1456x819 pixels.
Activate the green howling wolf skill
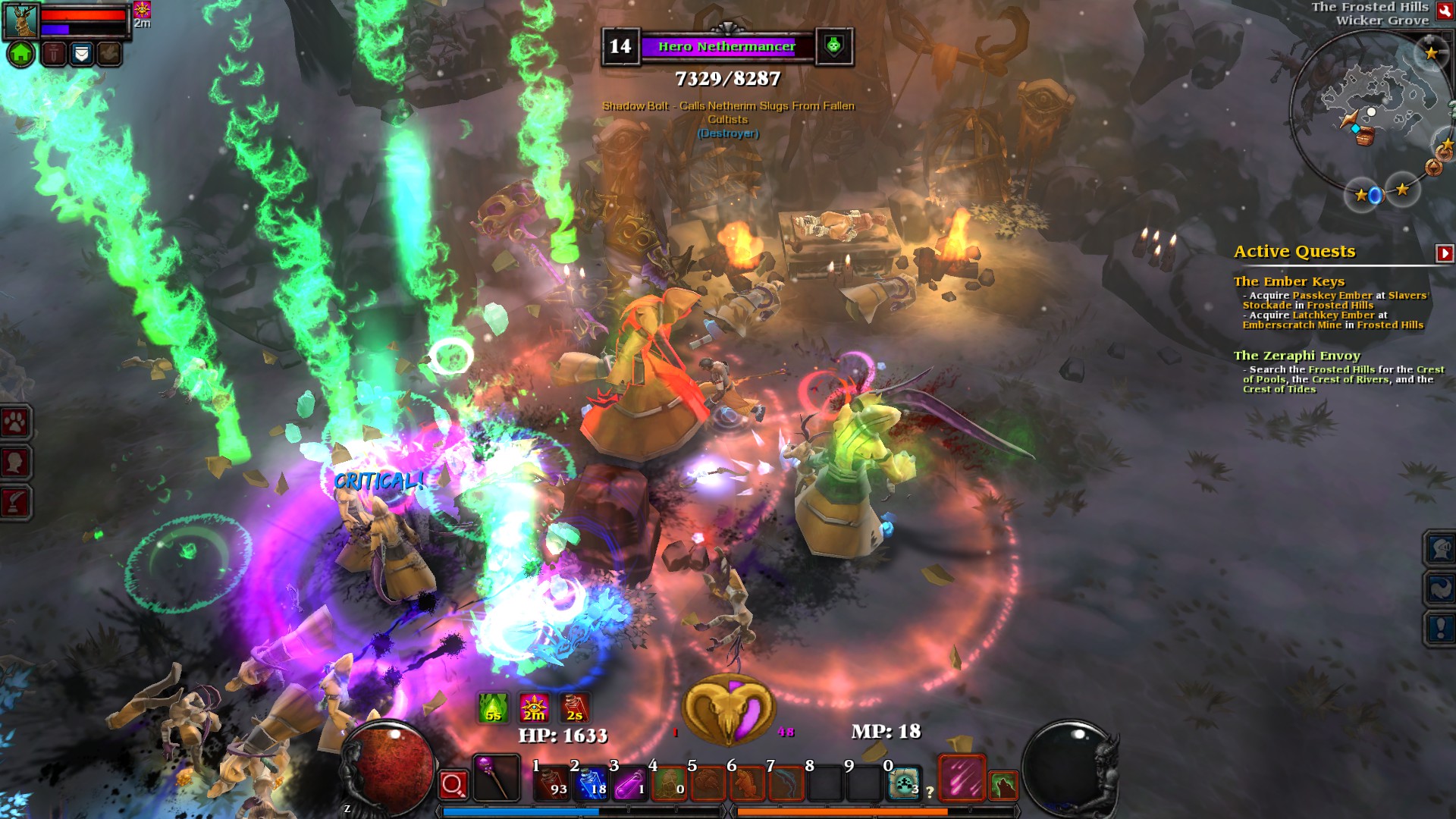1003,786
